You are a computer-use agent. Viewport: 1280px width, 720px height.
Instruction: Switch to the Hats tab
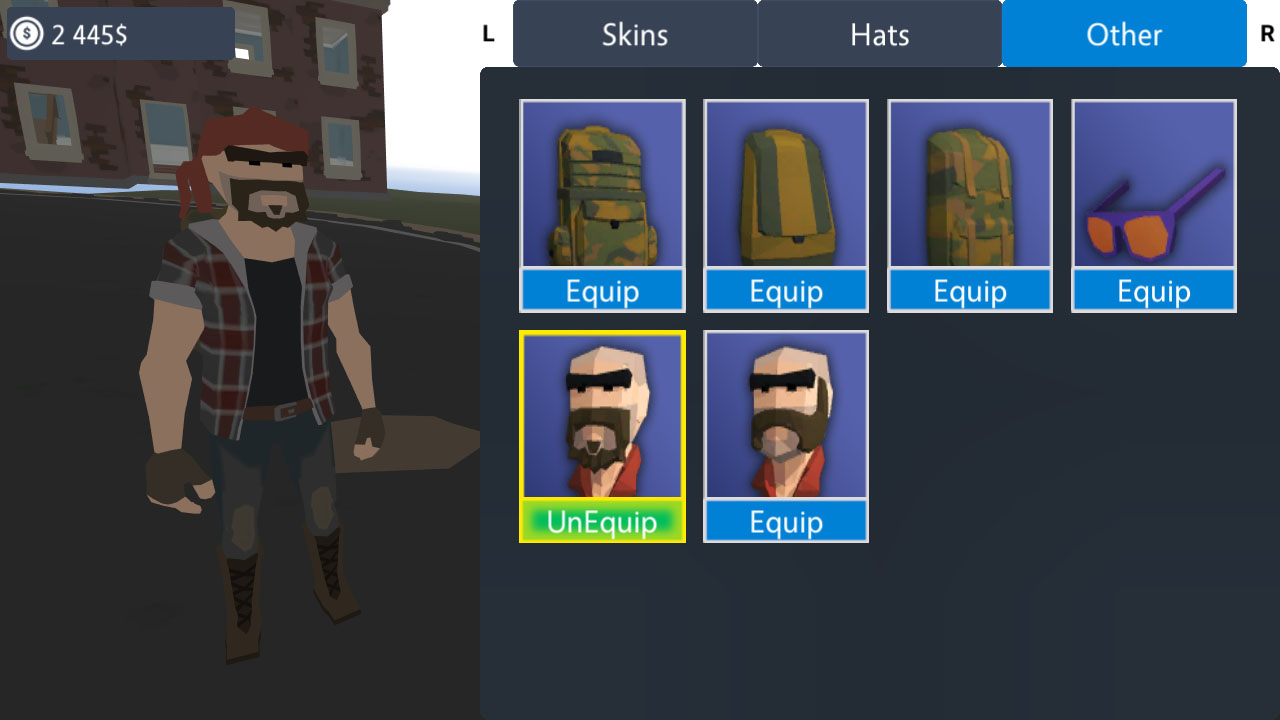879,34
